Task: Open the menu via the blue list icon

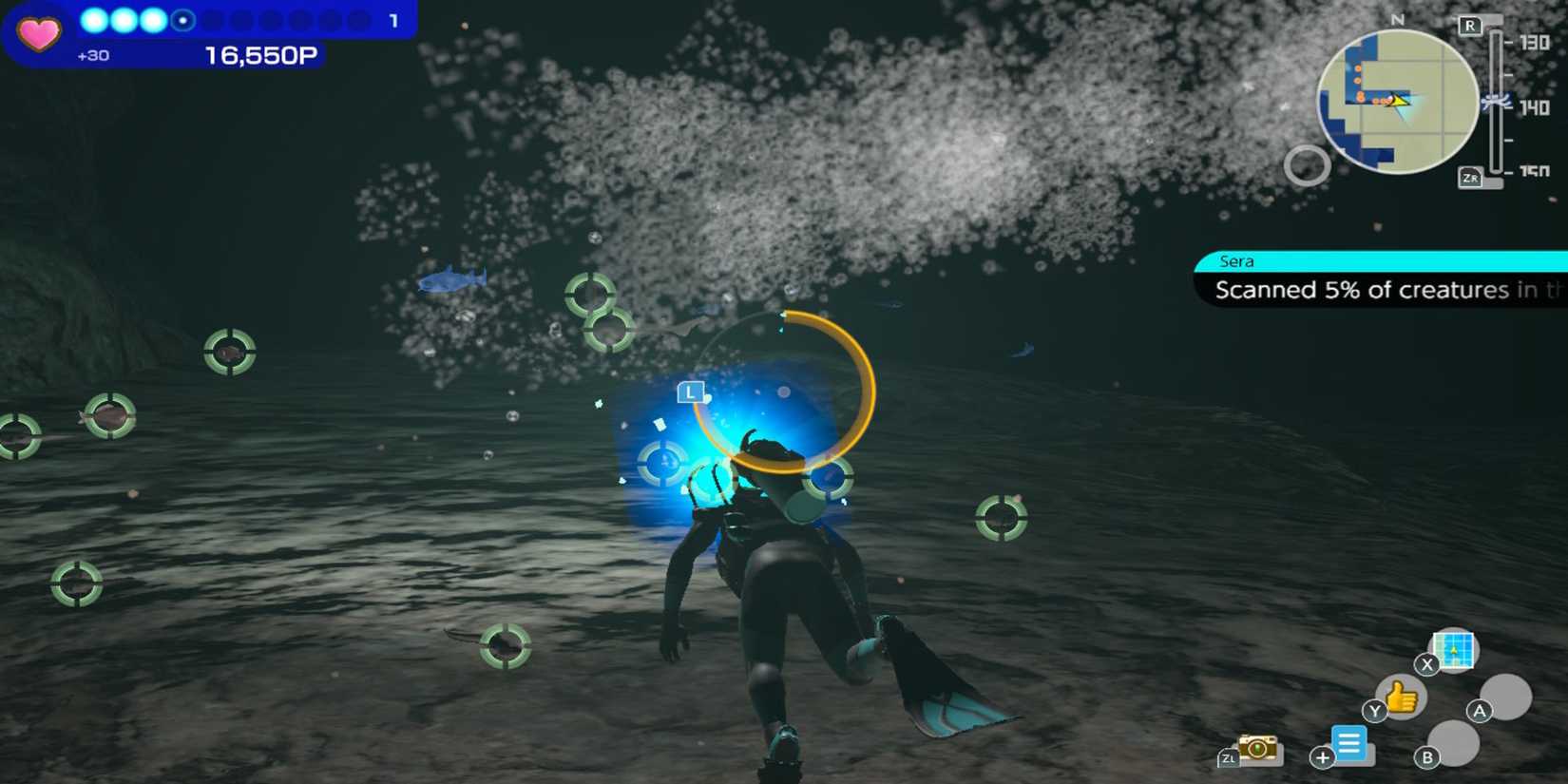Action: pos(1350,746)
